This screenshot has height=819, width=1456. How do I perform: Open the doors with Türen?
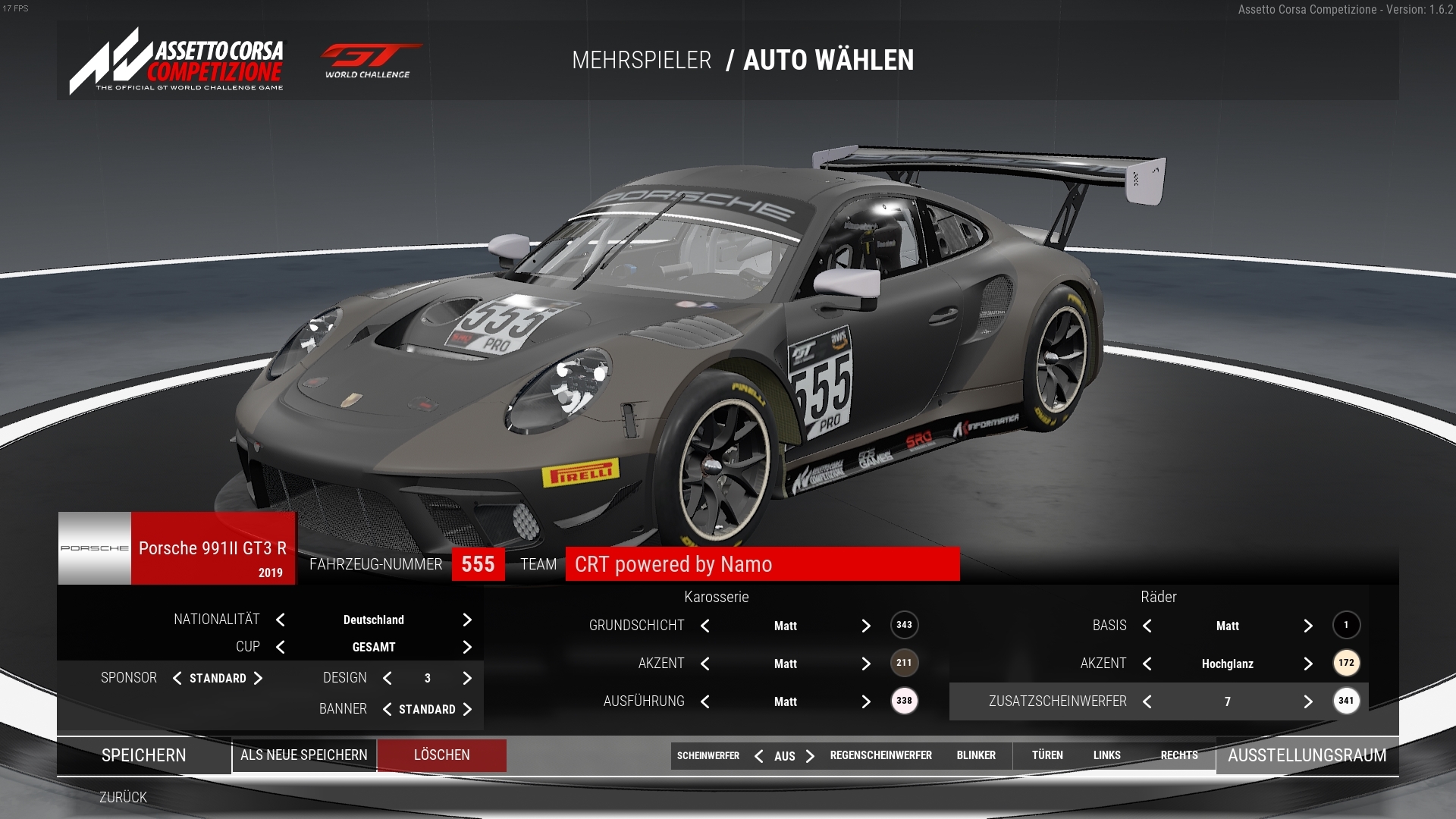(x=1047, y=755)
